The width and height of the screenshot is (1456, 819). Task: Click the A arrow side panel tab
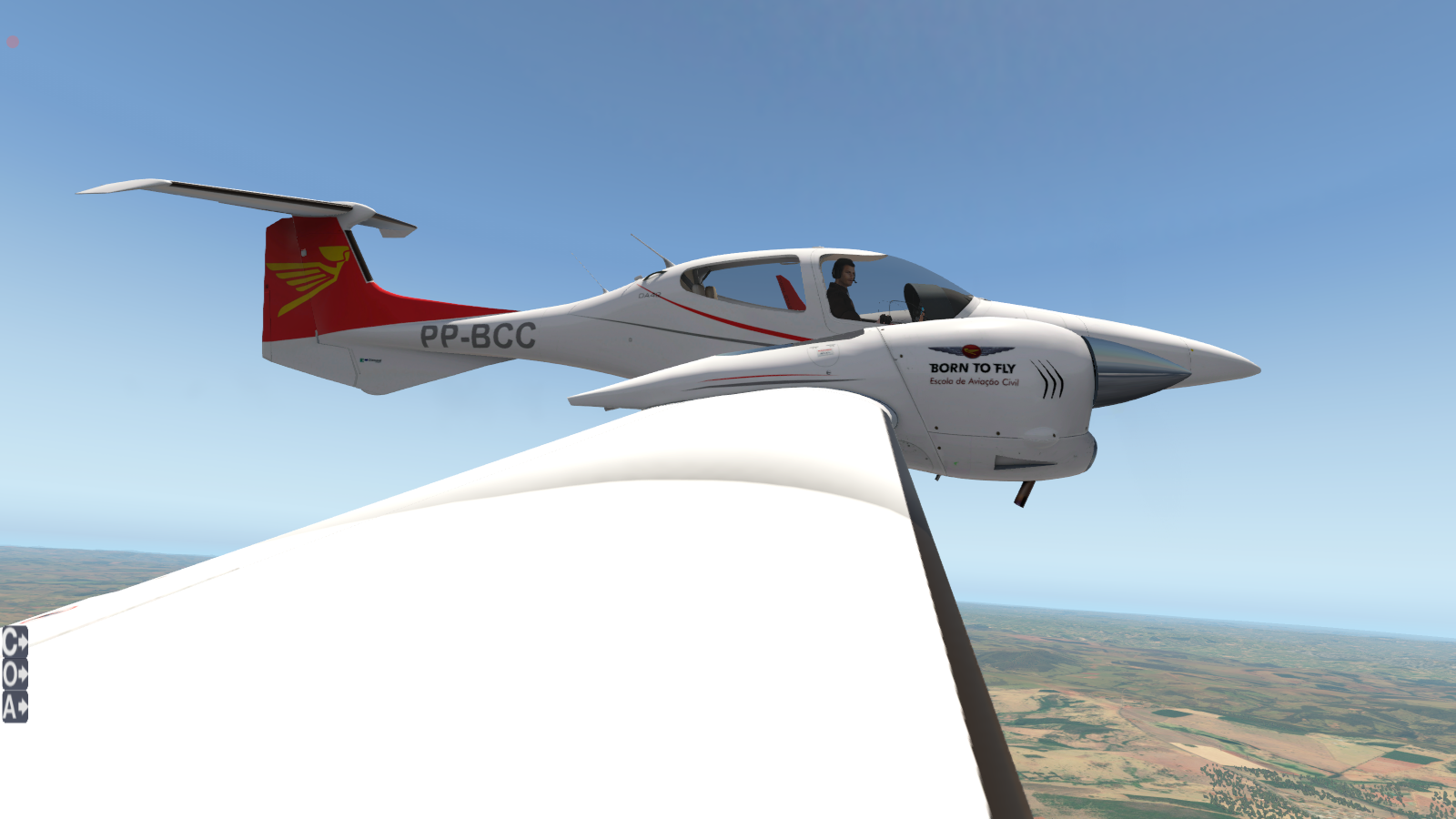coord(15,706)
